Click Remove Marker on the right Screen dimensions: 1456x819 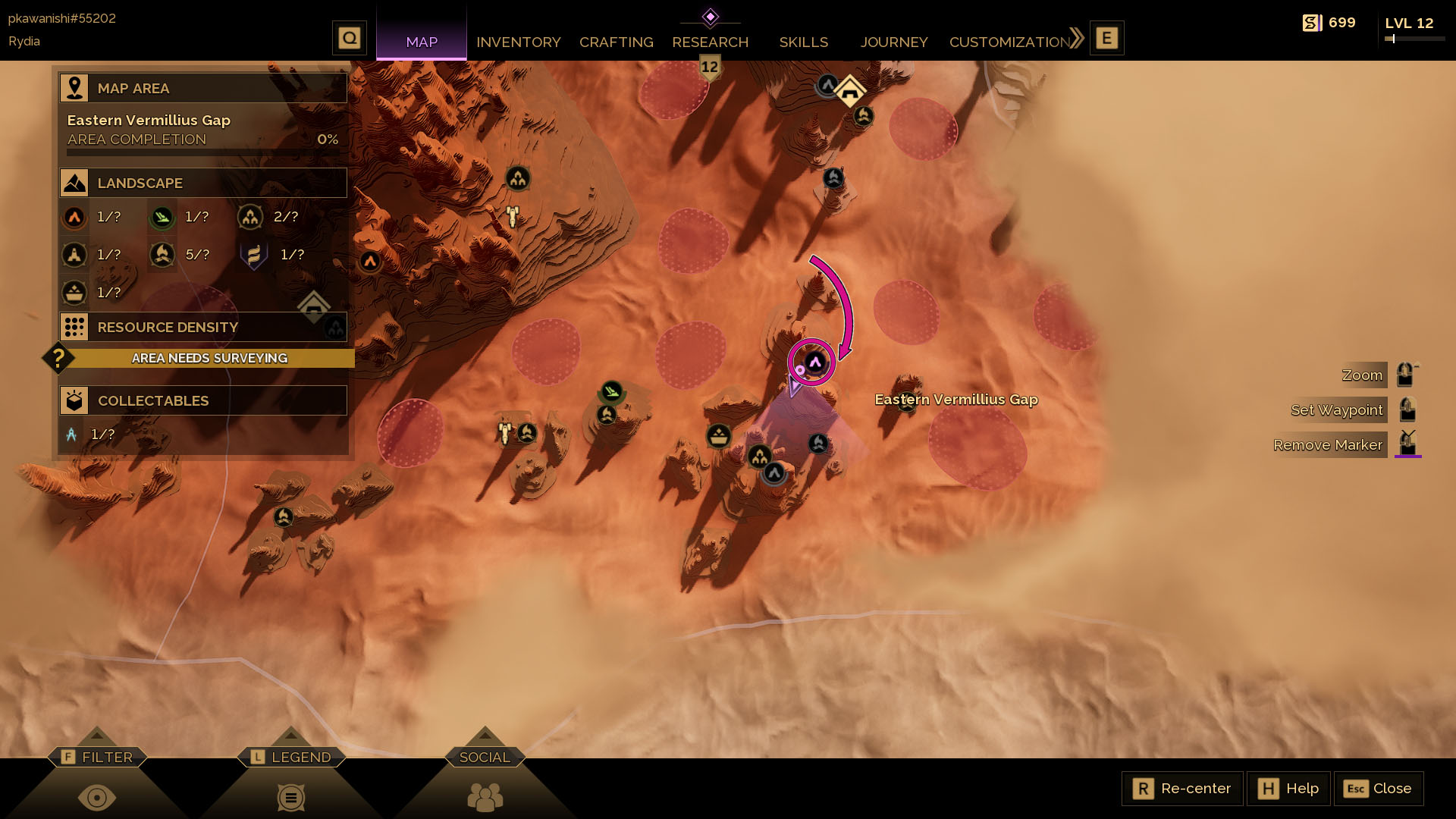(1328, 445)
